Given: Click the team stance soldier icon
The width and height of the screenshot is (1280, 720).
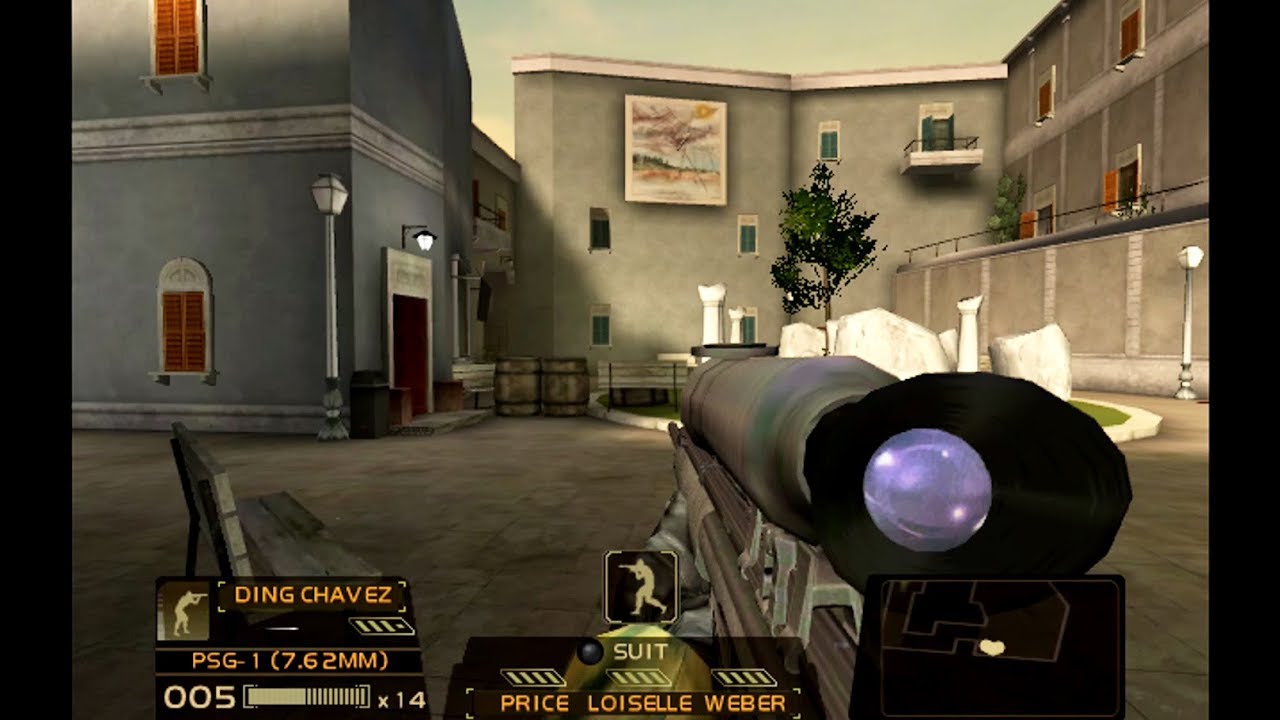Looking at the screenshot, I should tap(641, 587).
